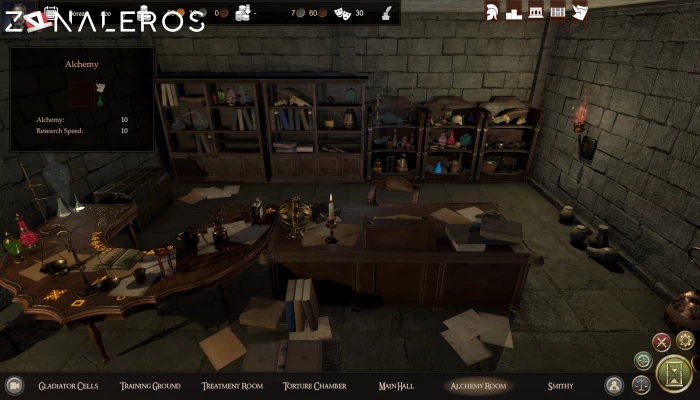The height and width of the screenshot is (400, 700).
Task: Open the Treatment Room
Action: click(232, 385)
